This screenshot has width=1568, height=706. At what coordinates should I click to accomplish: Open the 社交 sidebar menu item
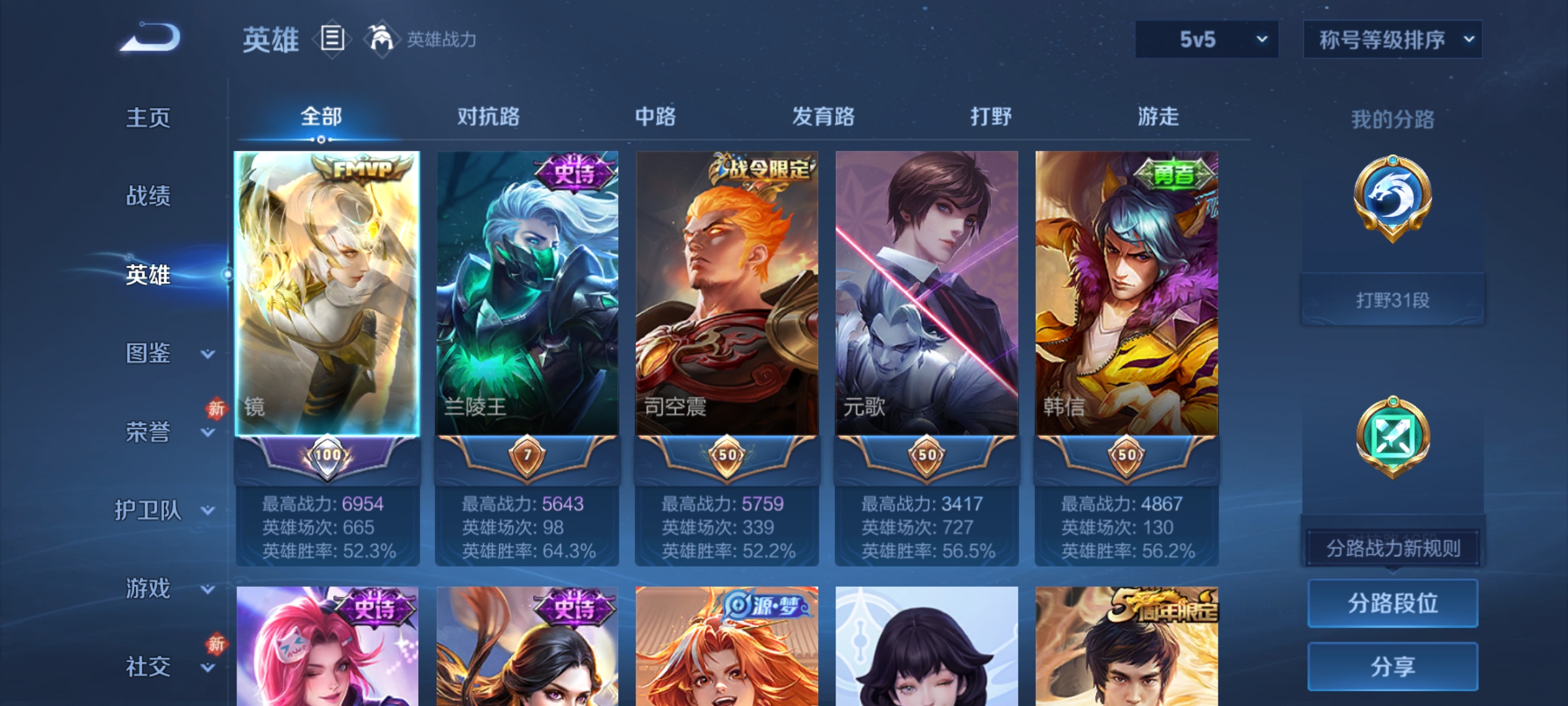[x=147, y=668]
